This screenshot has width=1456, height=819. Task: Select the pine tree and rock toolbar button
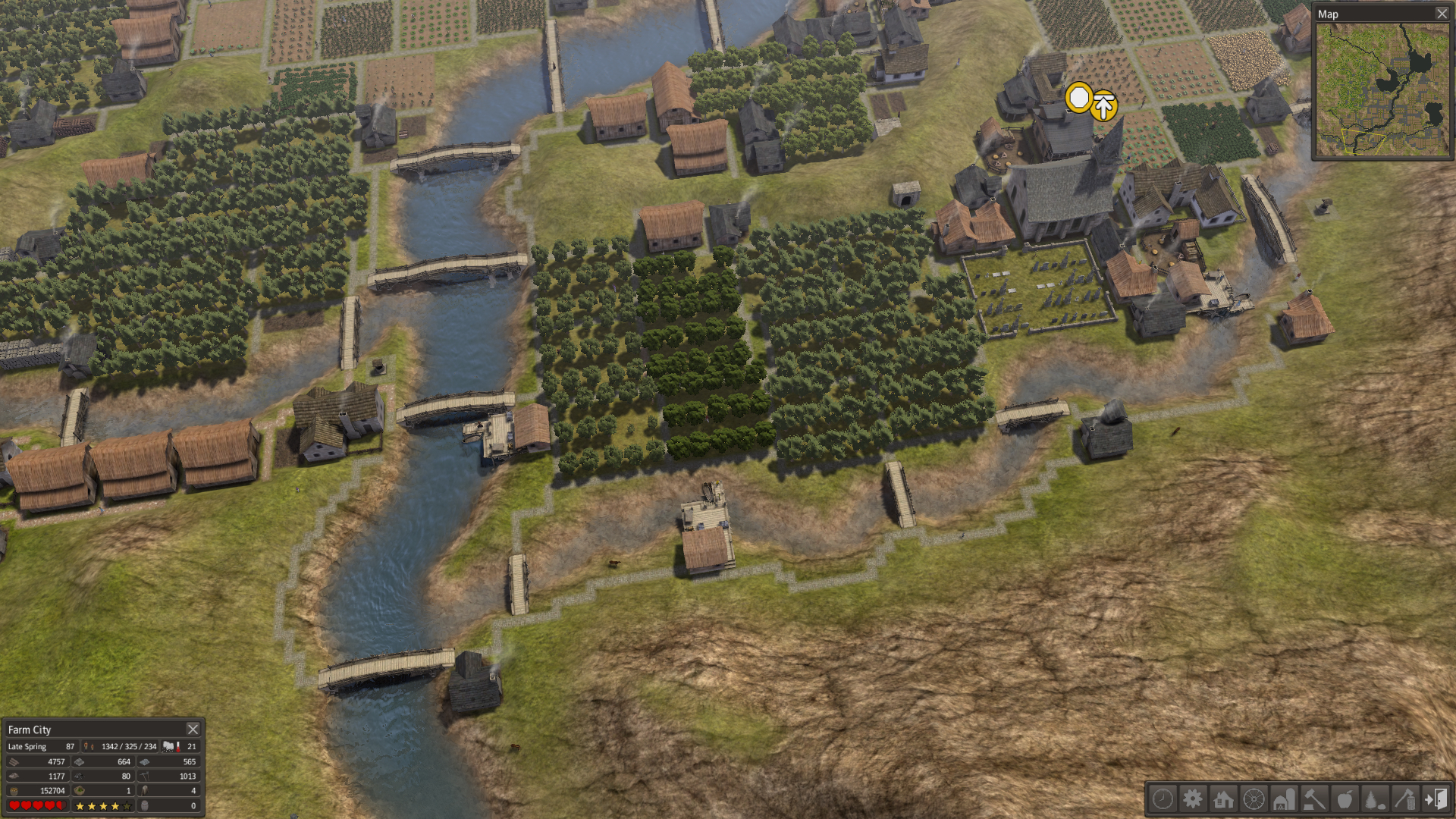click(1375, 799)
